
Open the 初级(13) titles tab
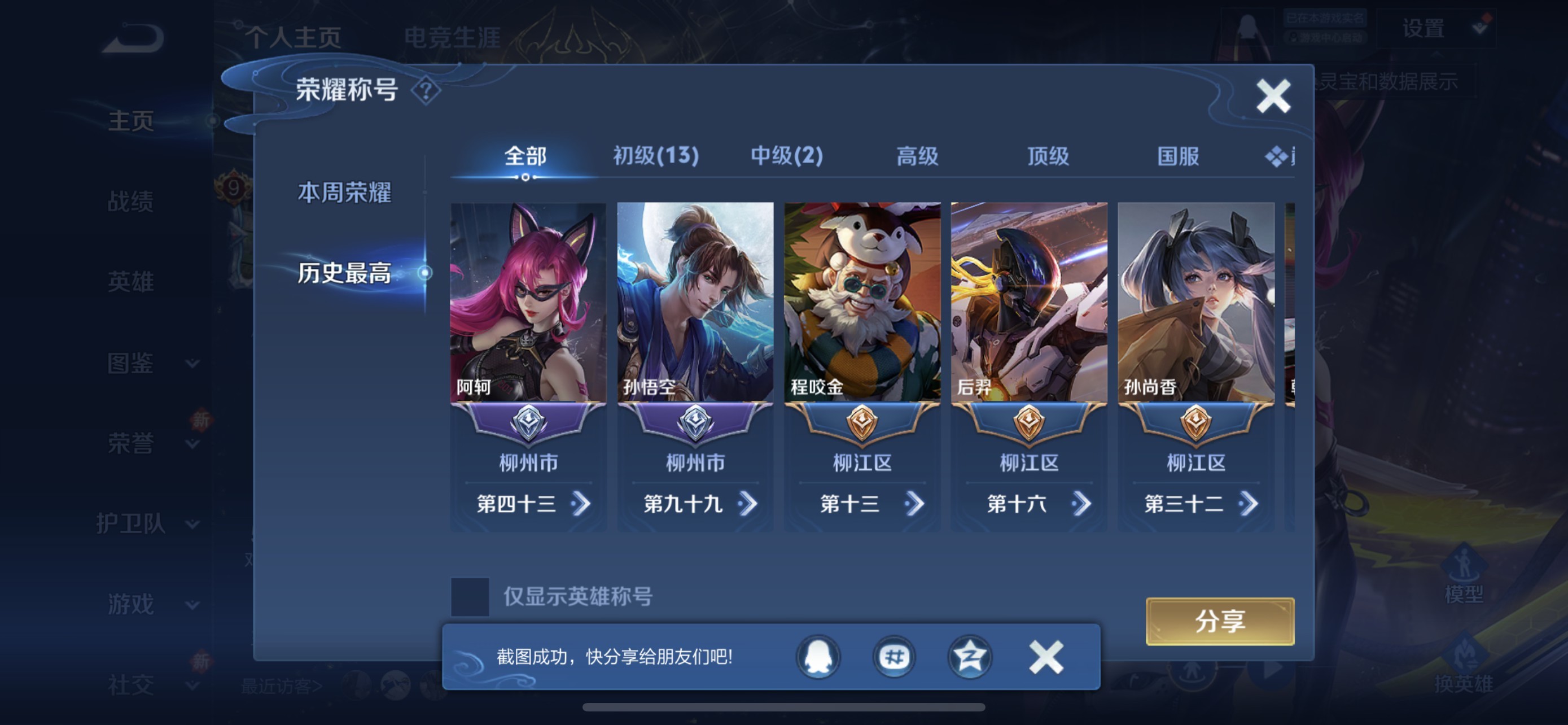coord(654,156)
